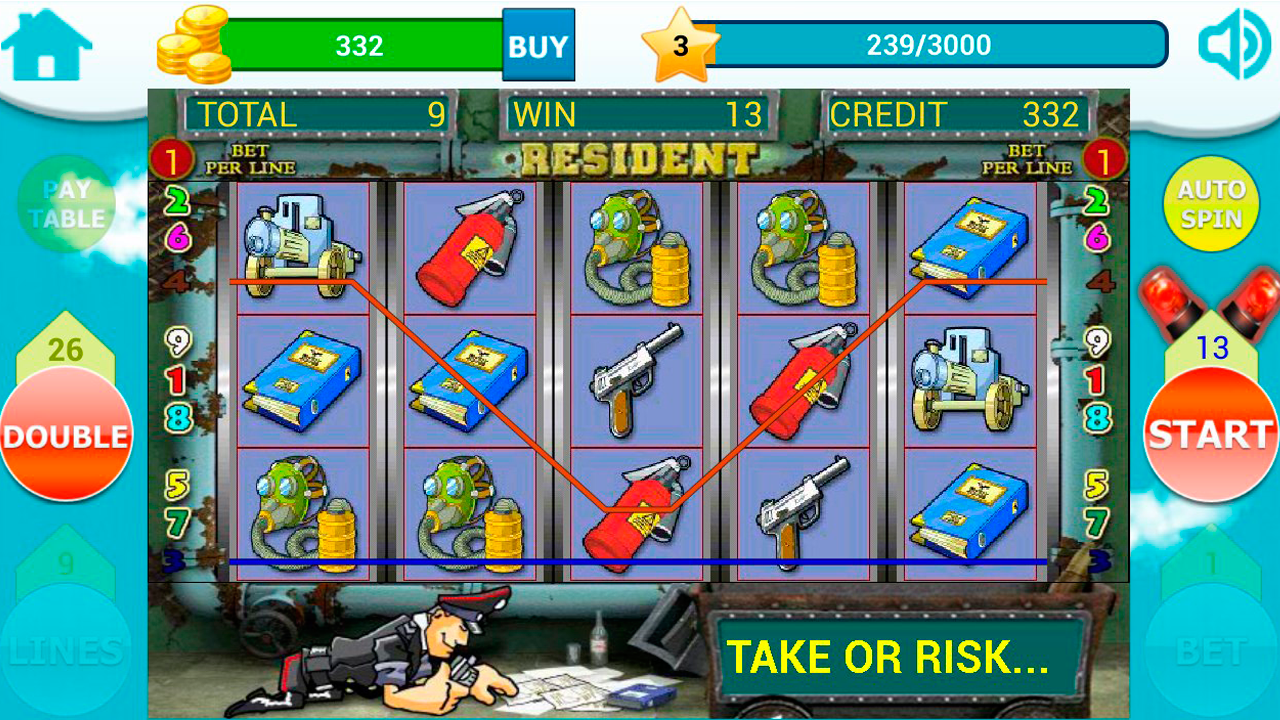Viewport: 1280px width, 720px height.
Task: Go to the home screen
Action: [x=46, y=46]
